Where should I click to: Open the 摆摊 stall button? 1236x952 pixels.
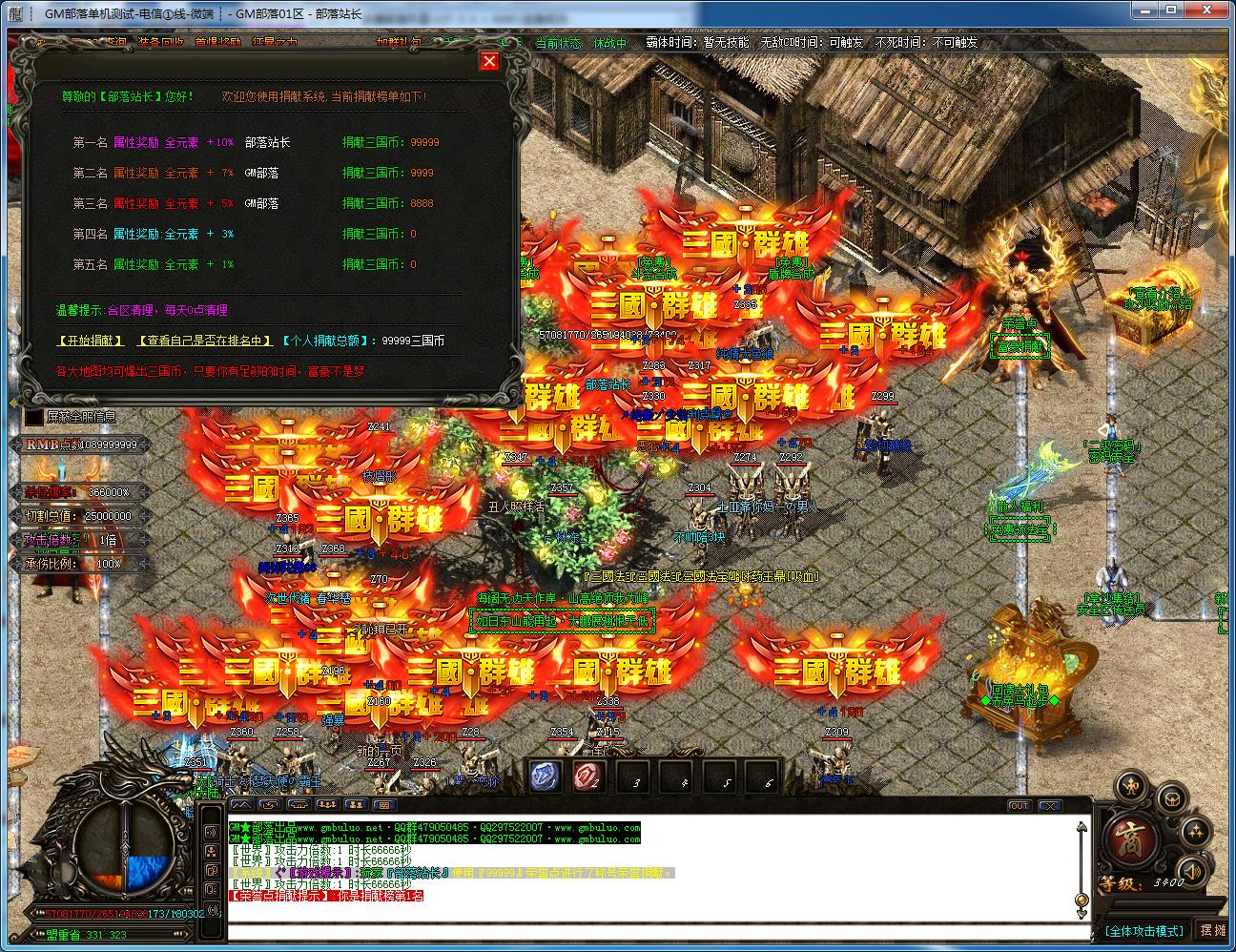[1213, 930]
